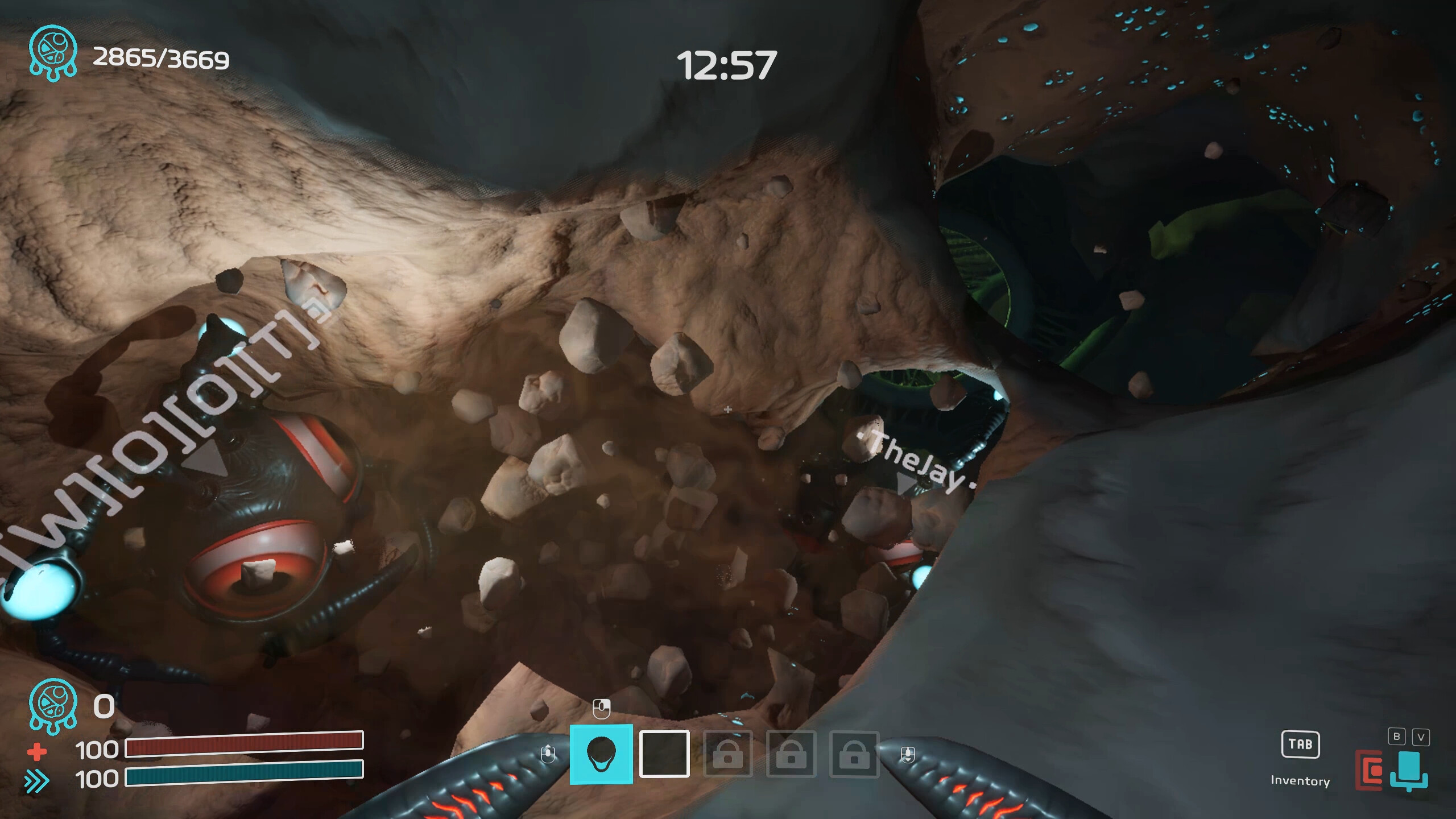Screen dimensions: 1456x819
Task: Click the top-left alien resource counter icon
Action: [x=53, y=51]
